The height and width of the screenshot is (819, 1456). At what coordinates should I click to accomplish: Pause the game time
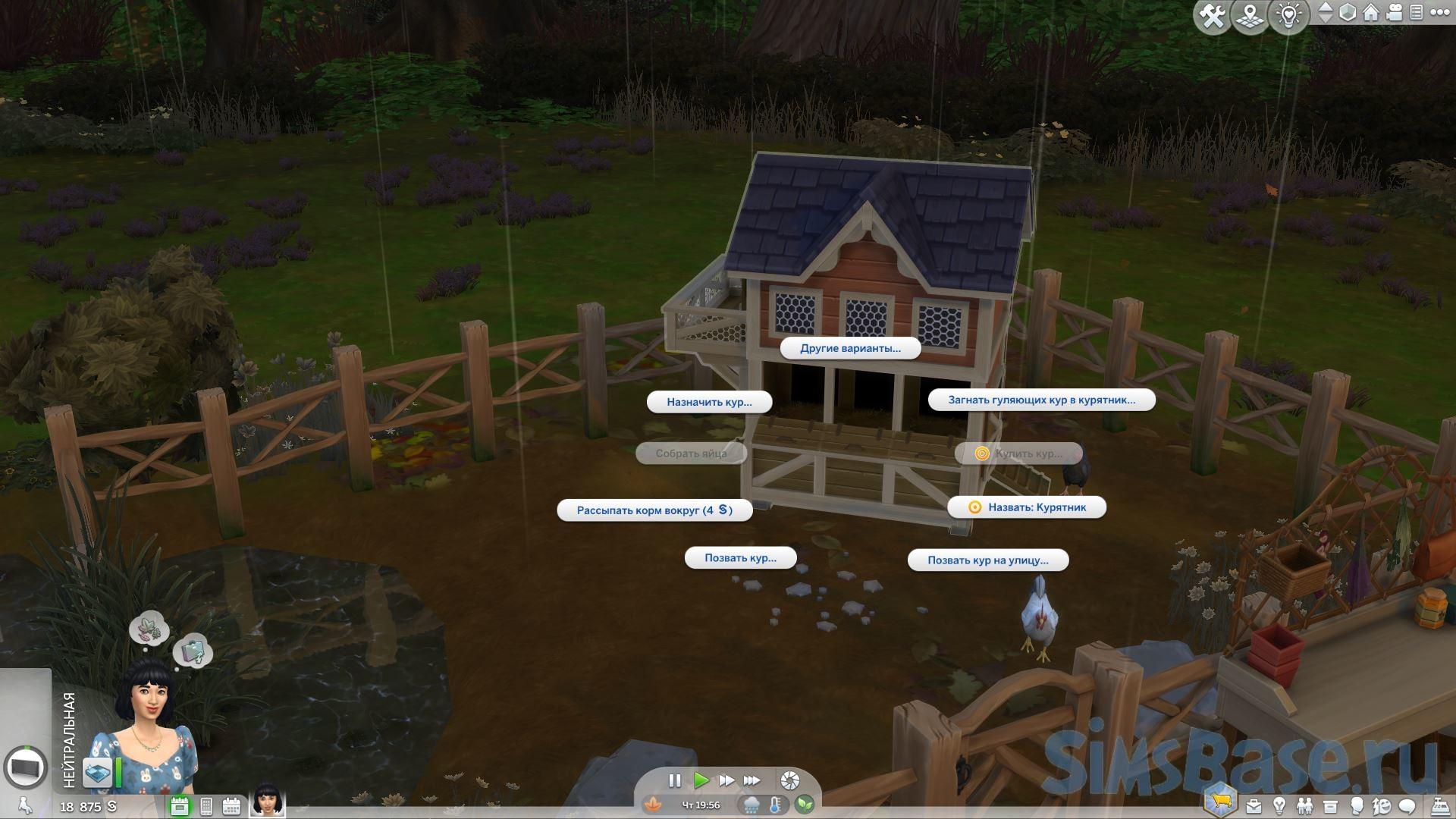(674, 780)
